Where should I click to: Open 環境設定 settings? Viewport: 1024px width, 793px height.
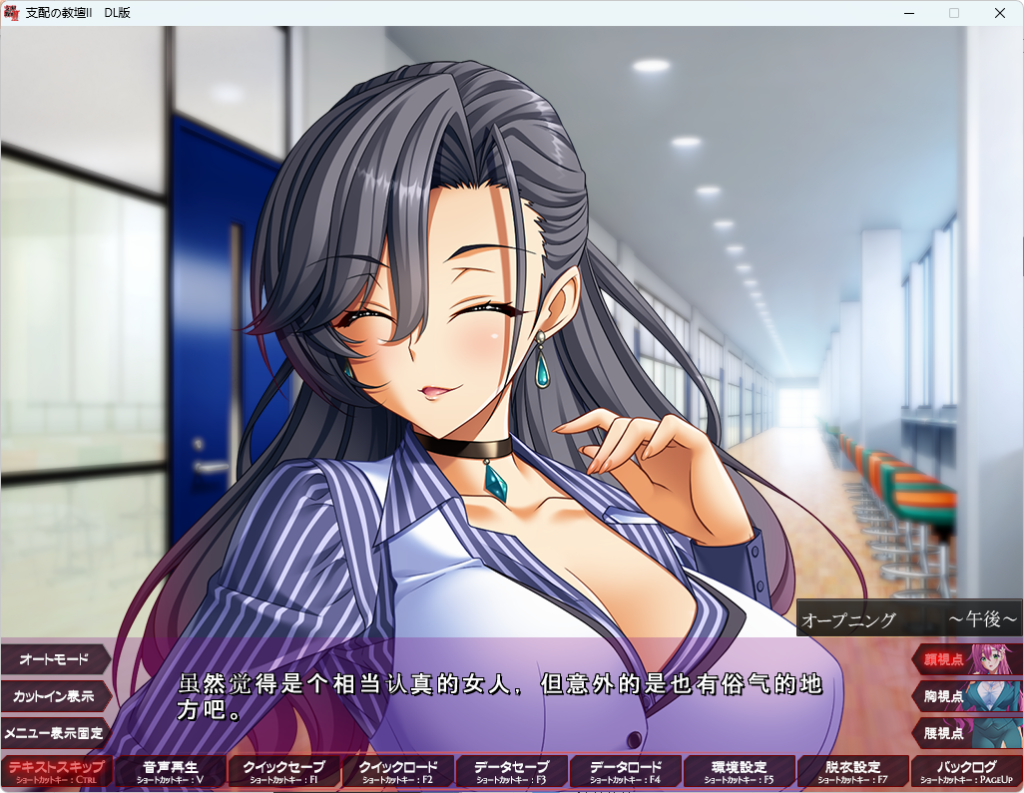click(x=739, y=771)
